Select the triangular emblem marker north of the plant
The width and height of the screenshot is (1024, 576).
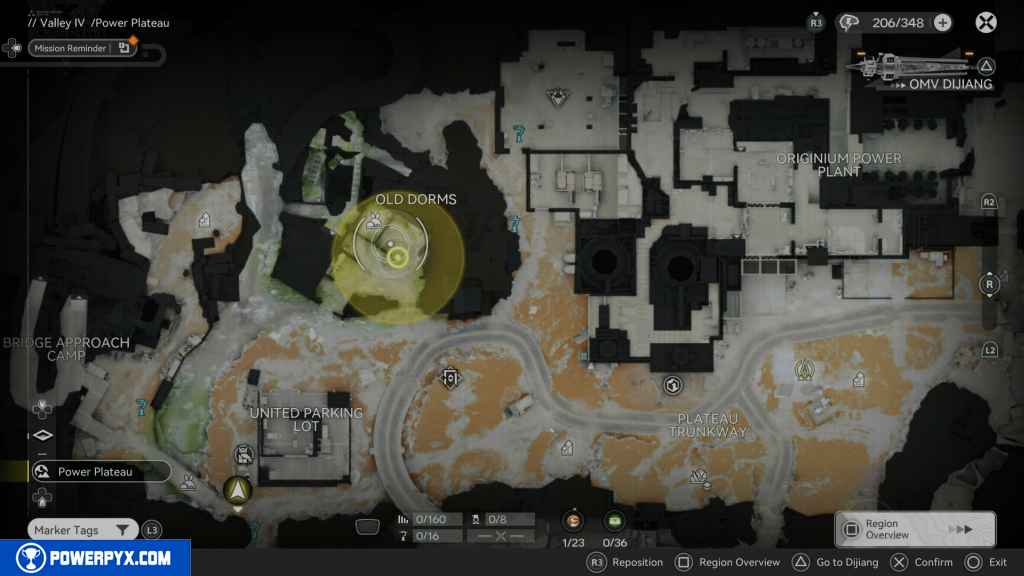(x=557, y=97)
